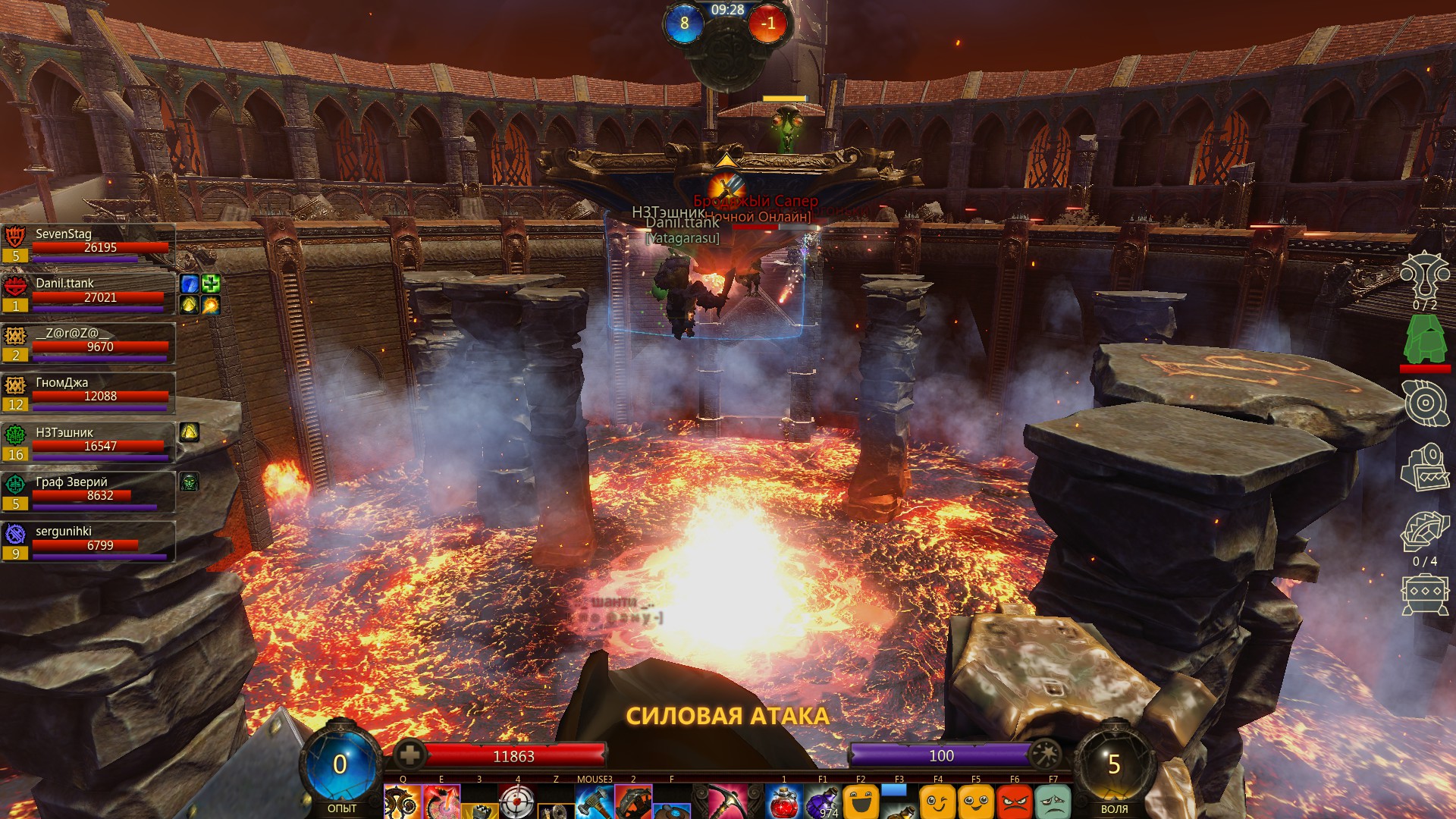This screenshot has height=819, width=1456.
Task: Activate the crosshair target ability
Action: tap(517, 802)
